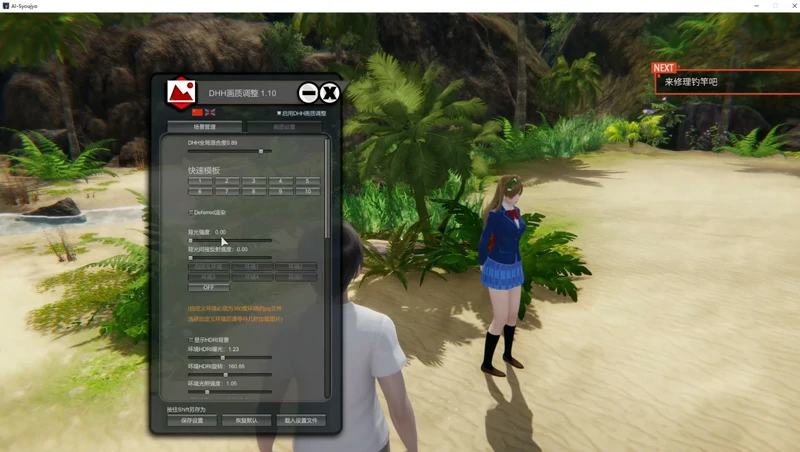Select the Chinese flag language icon
This screenshot has height=452, width=800.
point(196,112)
